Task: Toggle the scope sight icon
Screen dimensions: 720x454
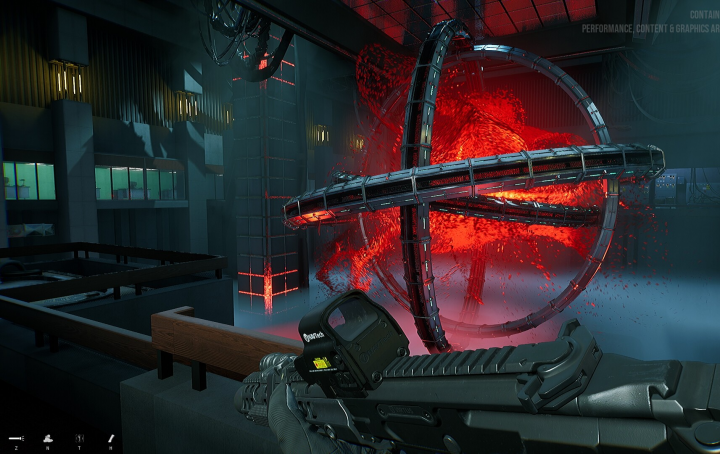Action: (80, 438)
